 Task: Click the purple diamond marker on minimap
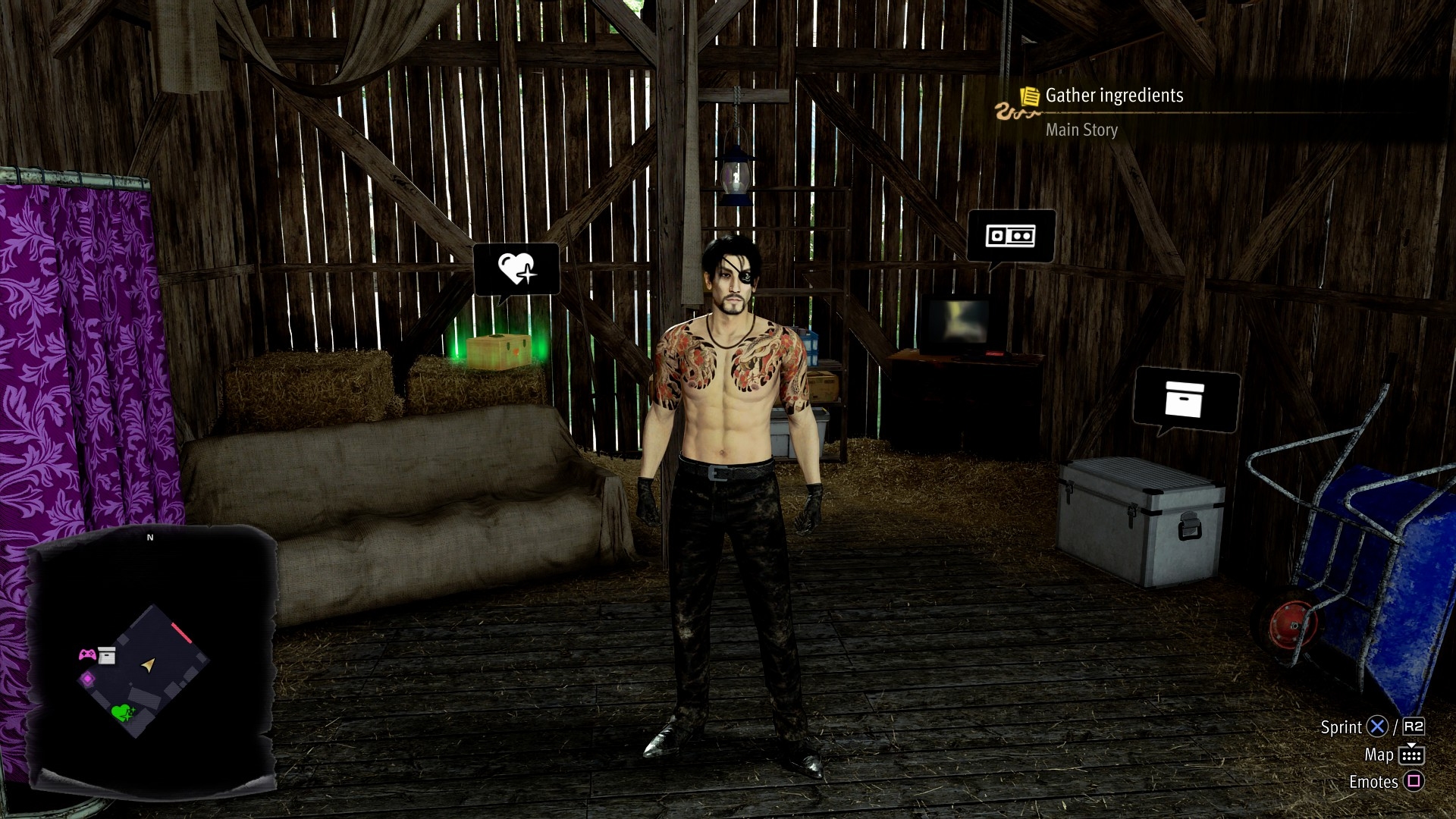pyautogui.click(x=88, y=679)
